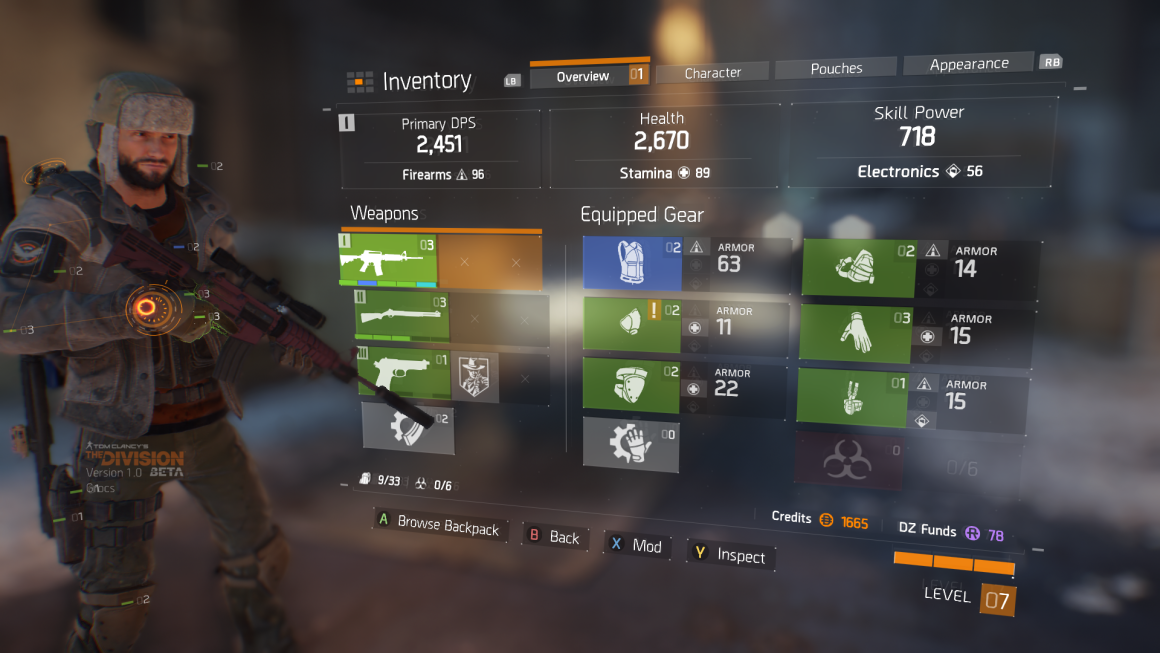Select the backpack gear slot

[x=859, y=268]
